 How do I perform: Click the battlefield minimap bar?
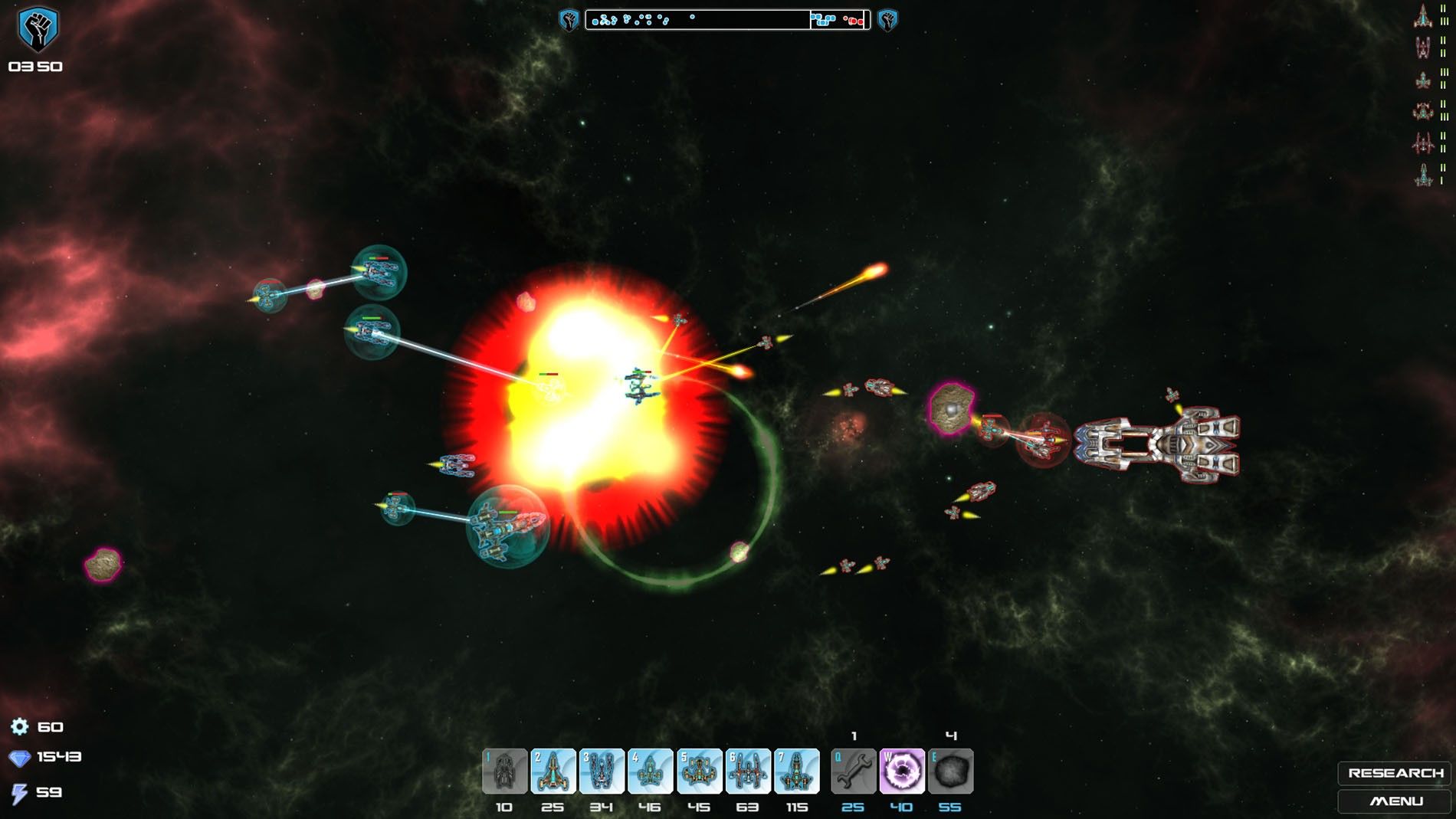coord(727,20)
